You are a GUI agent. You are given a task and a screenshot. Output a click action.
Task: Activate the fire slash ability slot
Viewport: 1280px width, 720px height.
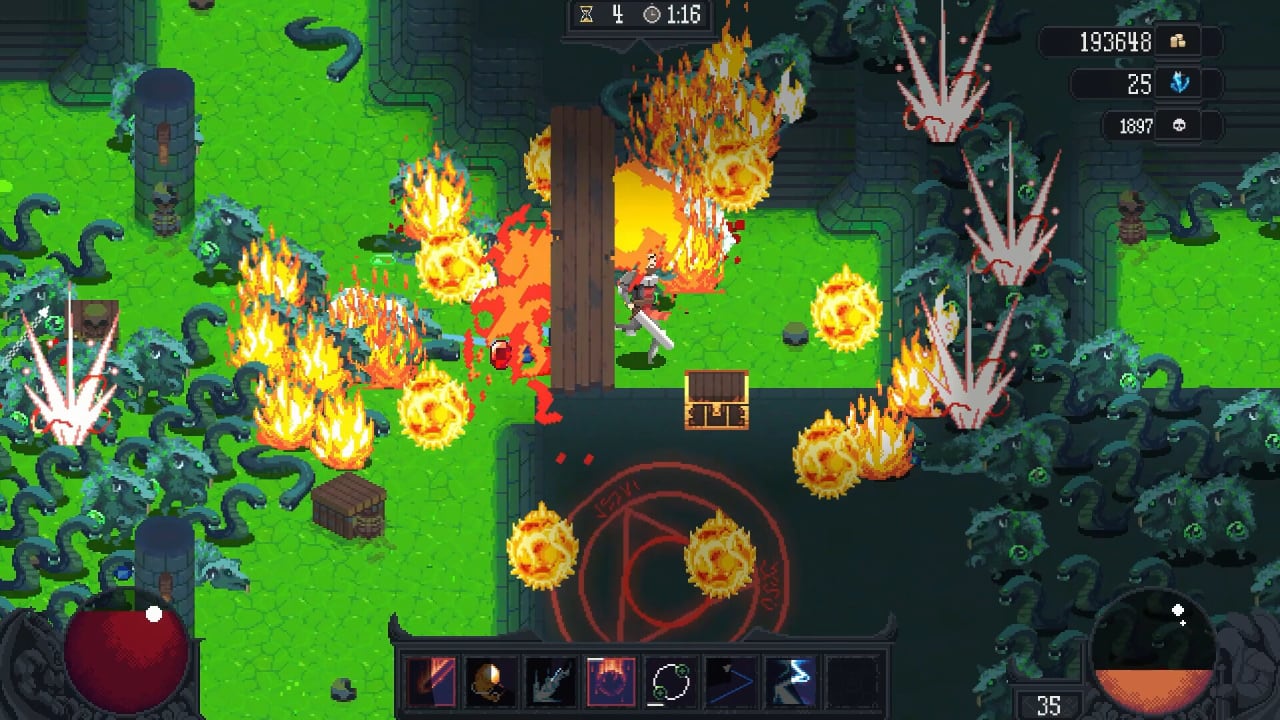431,683
